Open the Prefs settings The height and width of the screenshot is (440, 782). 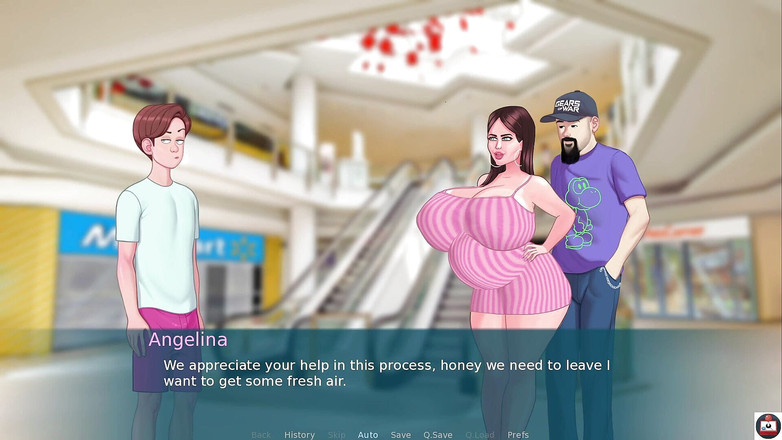518,435
